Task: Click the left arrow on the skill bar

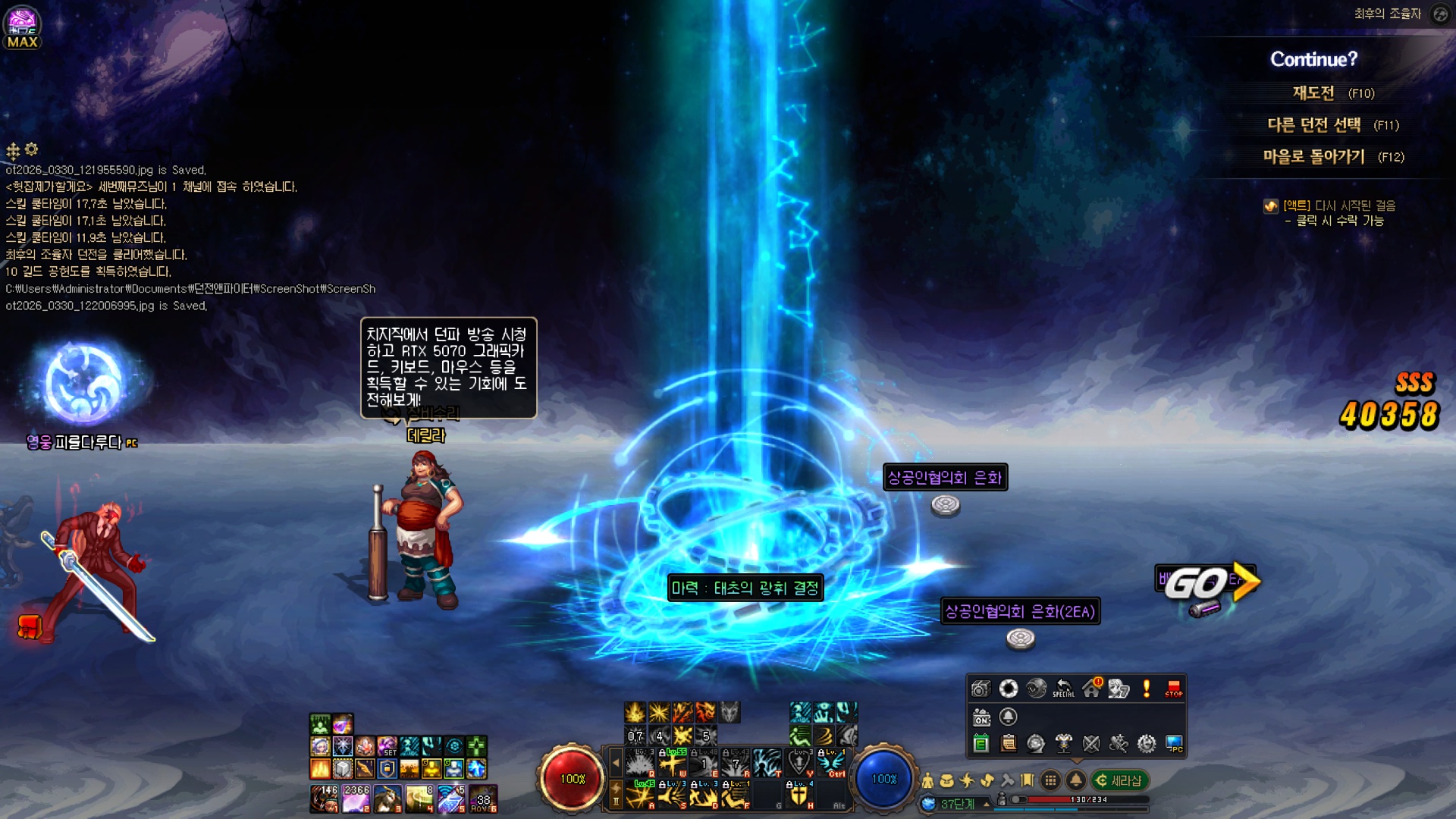Action: [x=616, y=761]
